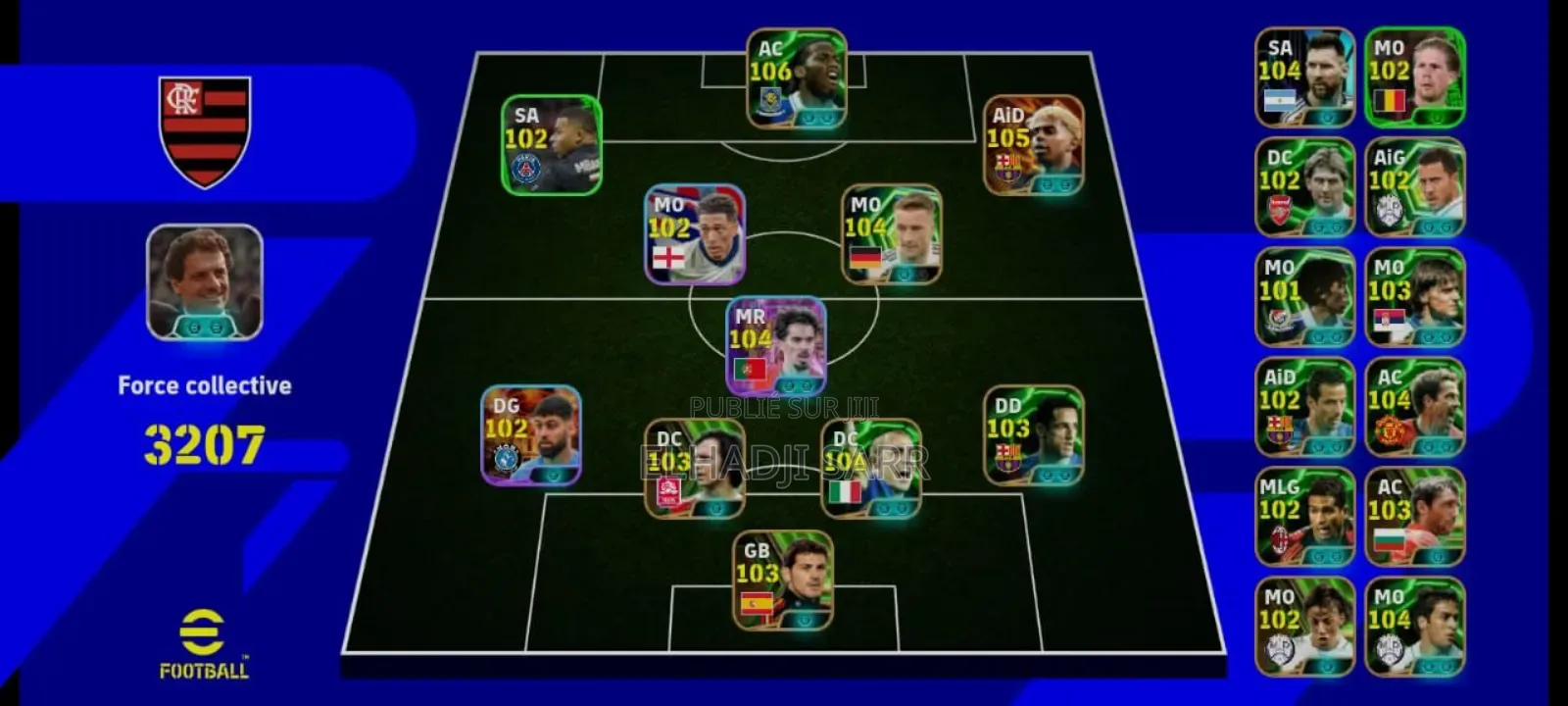Select the DC 102 Arsenal substitute card
Image resolution: width=1568 pixels, height=706 pixels.
tap(1304, 187)
